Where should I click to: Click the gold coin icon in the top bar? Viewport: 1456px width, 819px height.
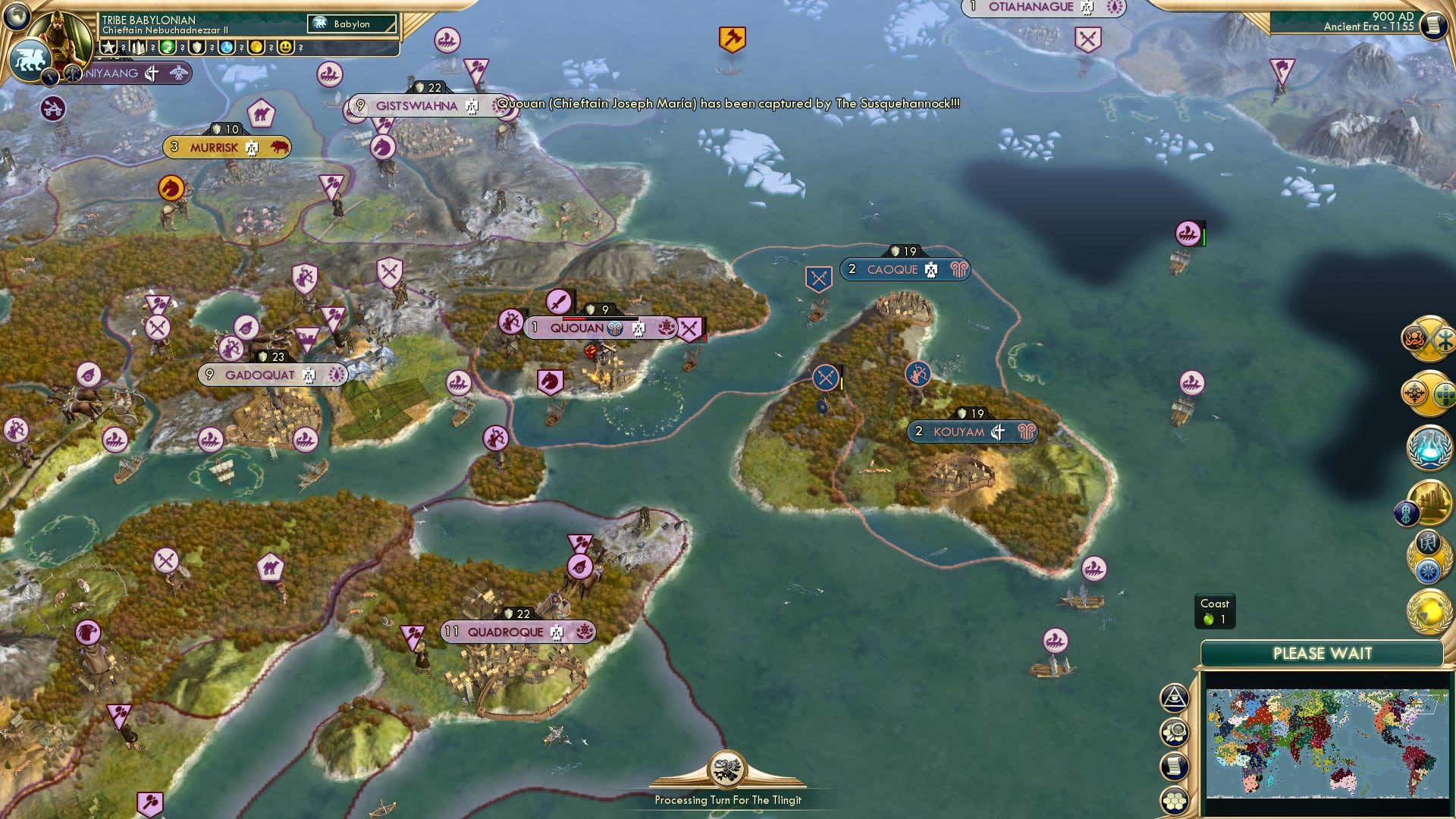pos(258,48)
